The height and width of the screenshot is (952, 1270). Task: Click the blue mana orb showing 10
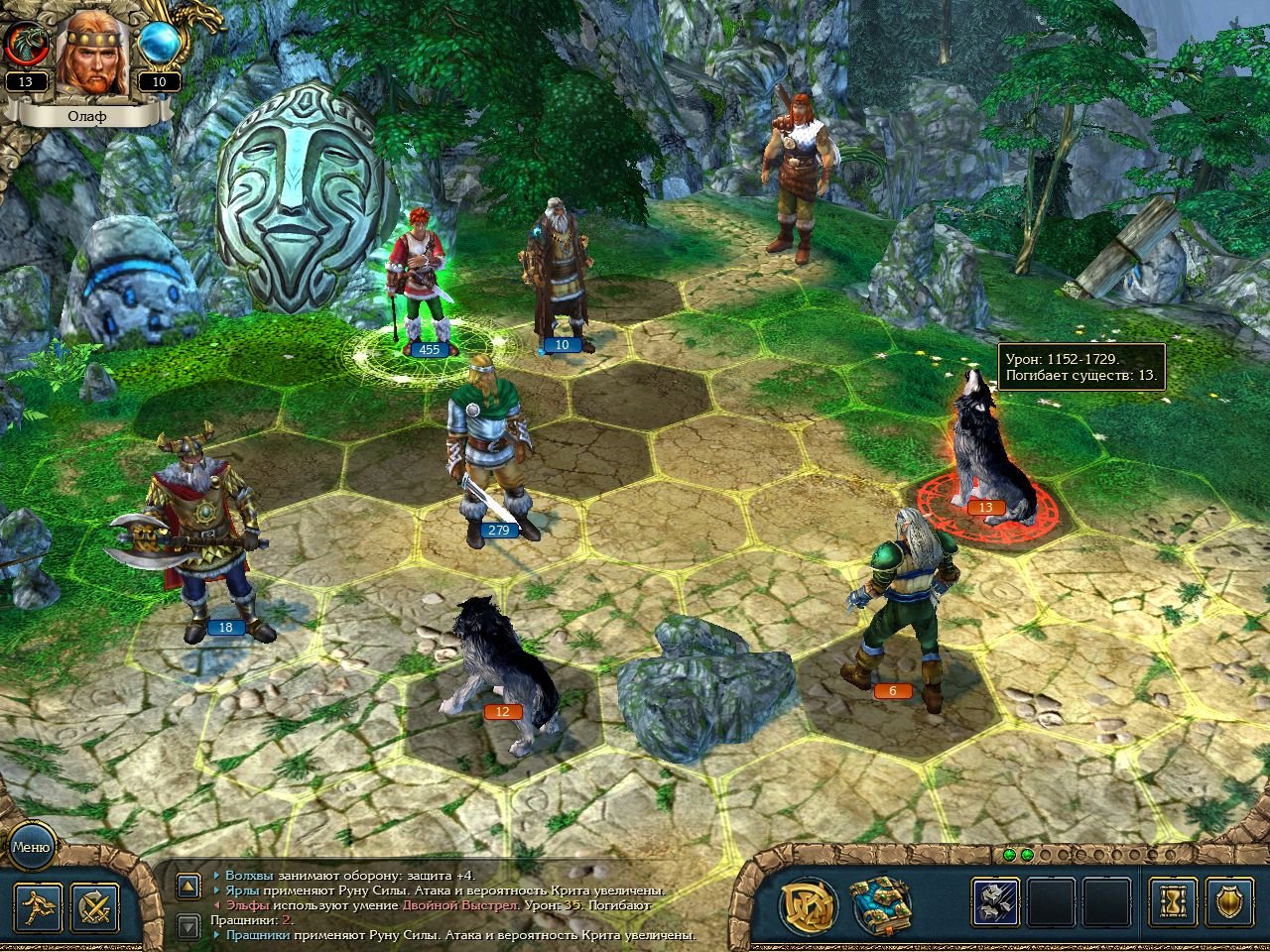158,42
